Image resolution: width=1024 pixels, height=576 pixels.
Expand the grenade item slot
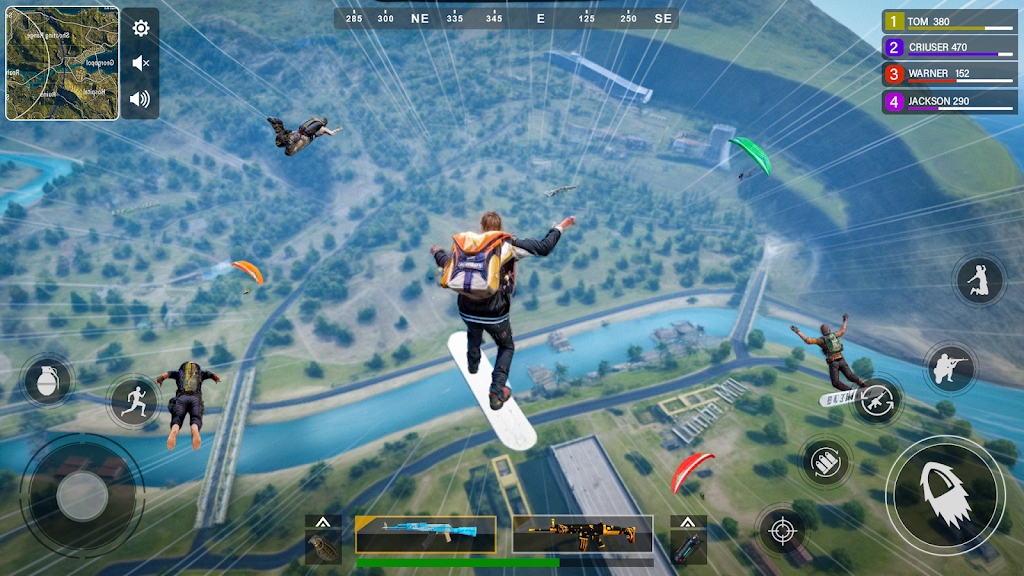[323, 540]
